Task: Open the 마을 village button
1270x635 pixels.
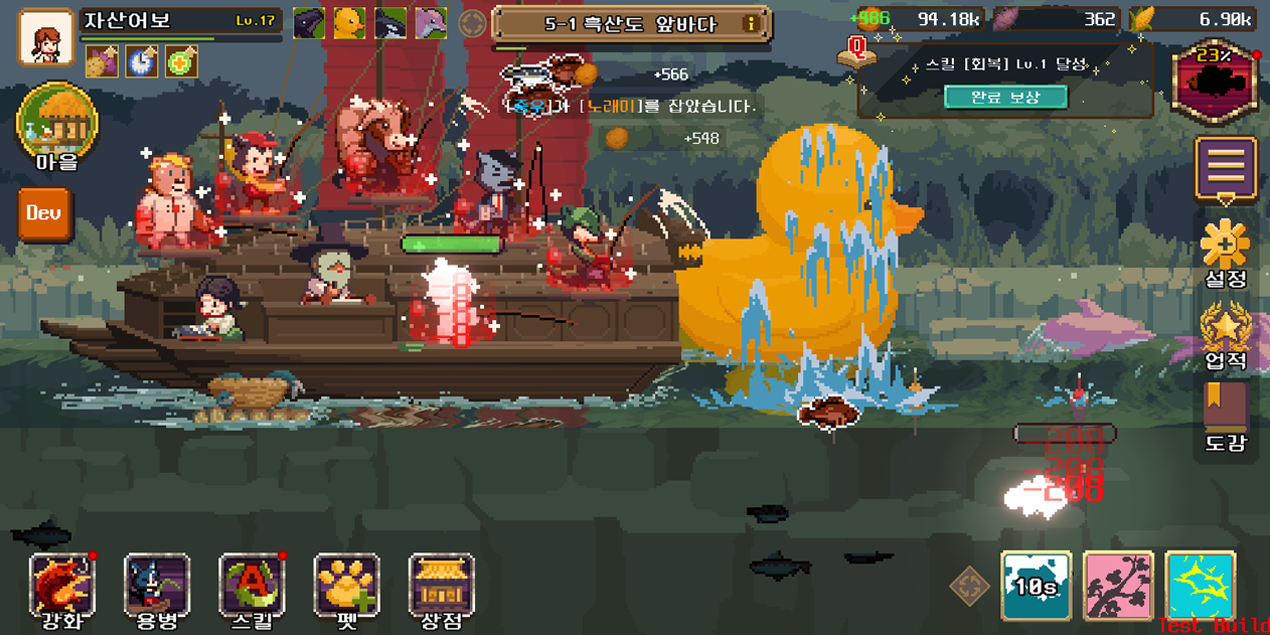Action: pyautogui.click(x=57, y=127)
